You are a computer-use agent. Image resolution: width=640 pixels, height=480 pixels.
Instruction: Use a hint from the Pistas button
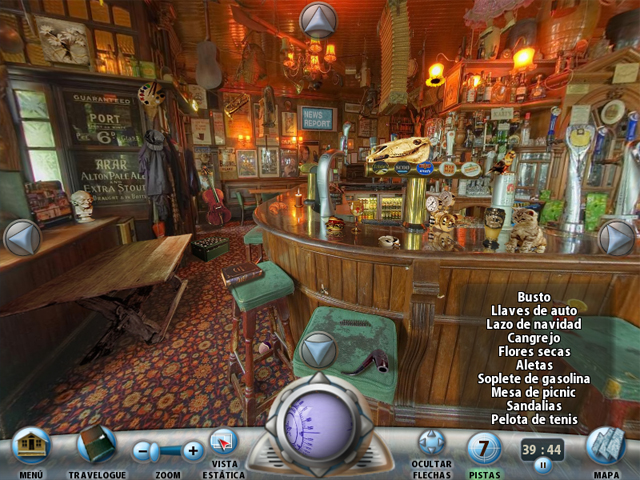(x=485, y=447)
